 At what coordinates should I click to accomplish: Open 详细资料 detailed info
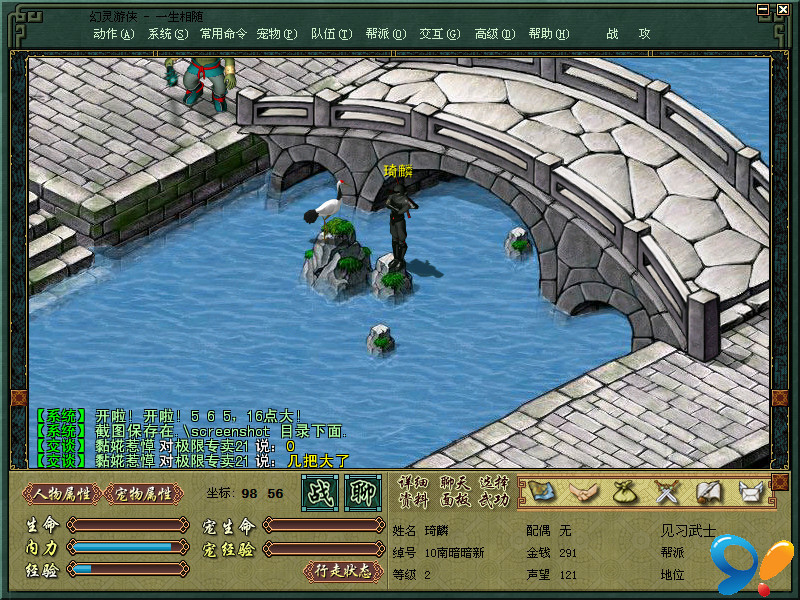413,491
